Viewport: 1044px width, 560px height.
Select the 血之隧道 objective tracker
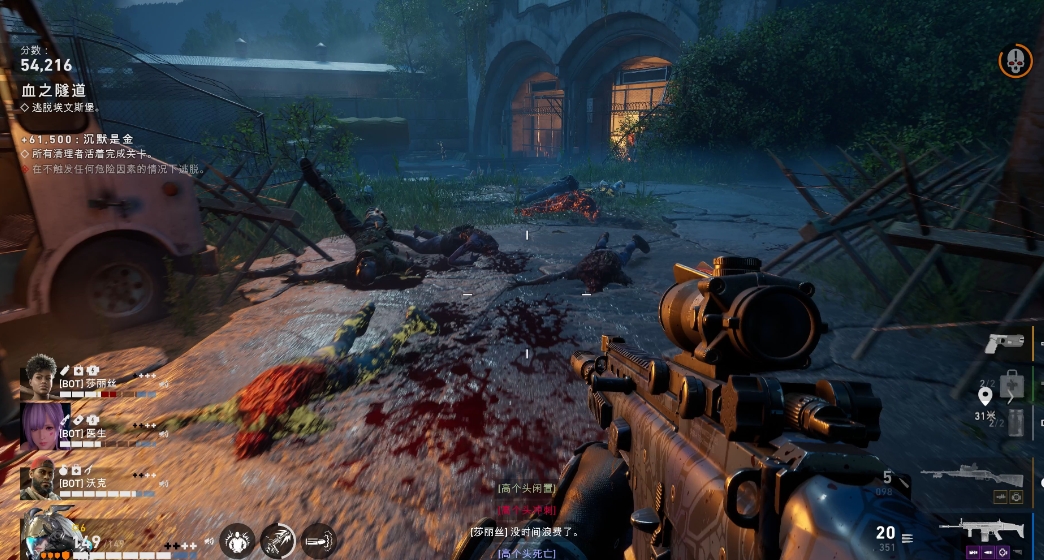[54, 90]
